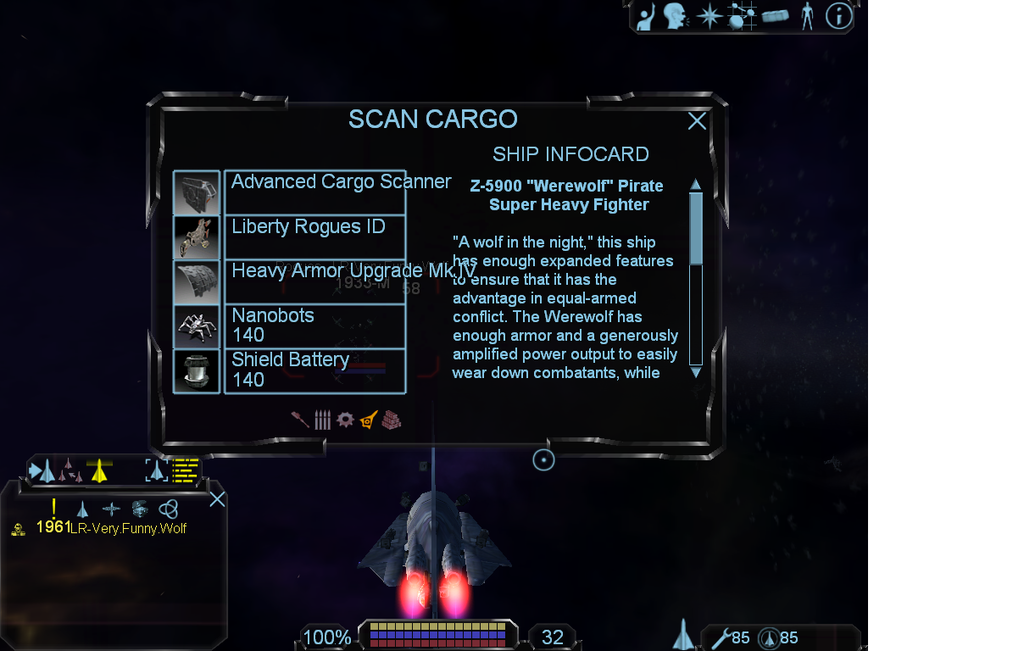The image size is (1024, 651).
Task: Open the gear-shaped equipment filter
Action: tap(345, 420)
